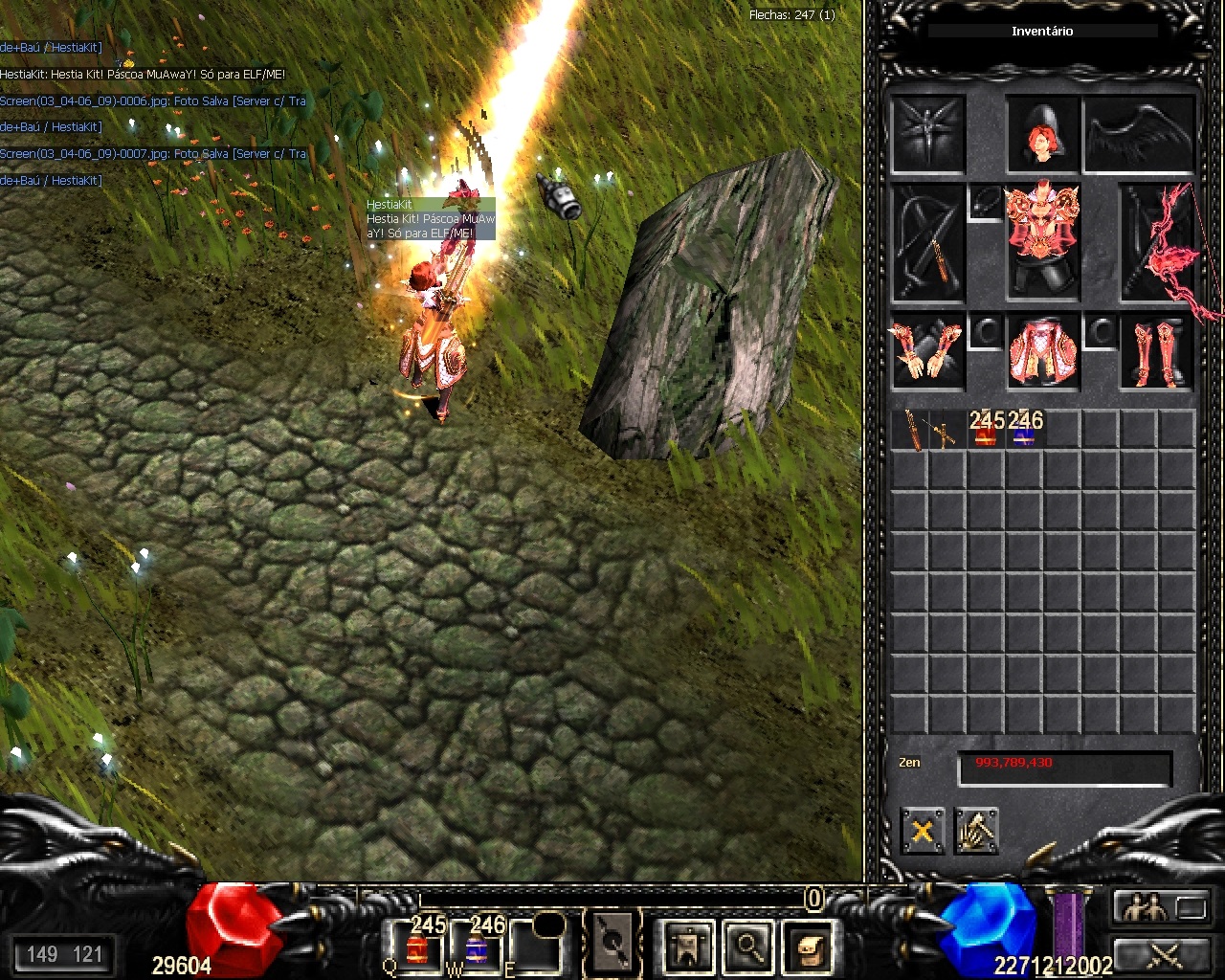Close inventory with the yellow X button

click(923, 830)
